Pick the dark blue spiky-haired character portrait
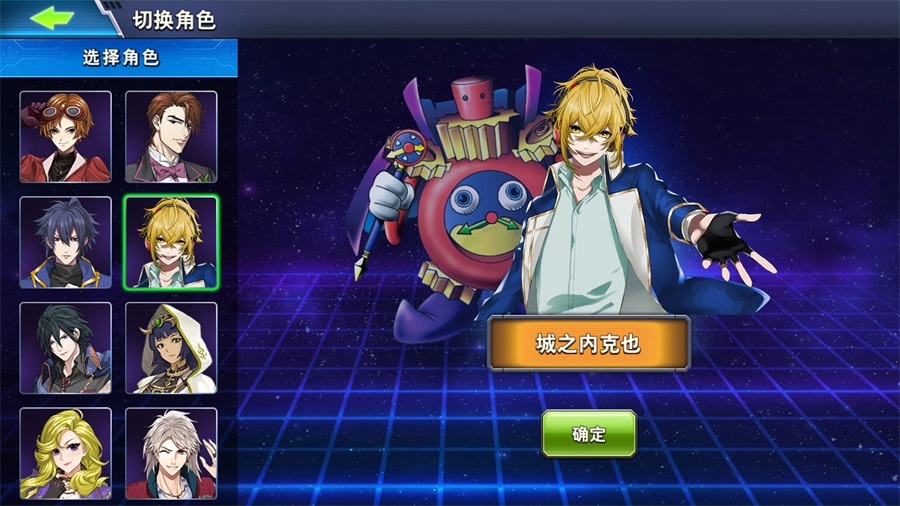Image resolution: width=900 pixels, height=506 pixels. tap(66, 242)
